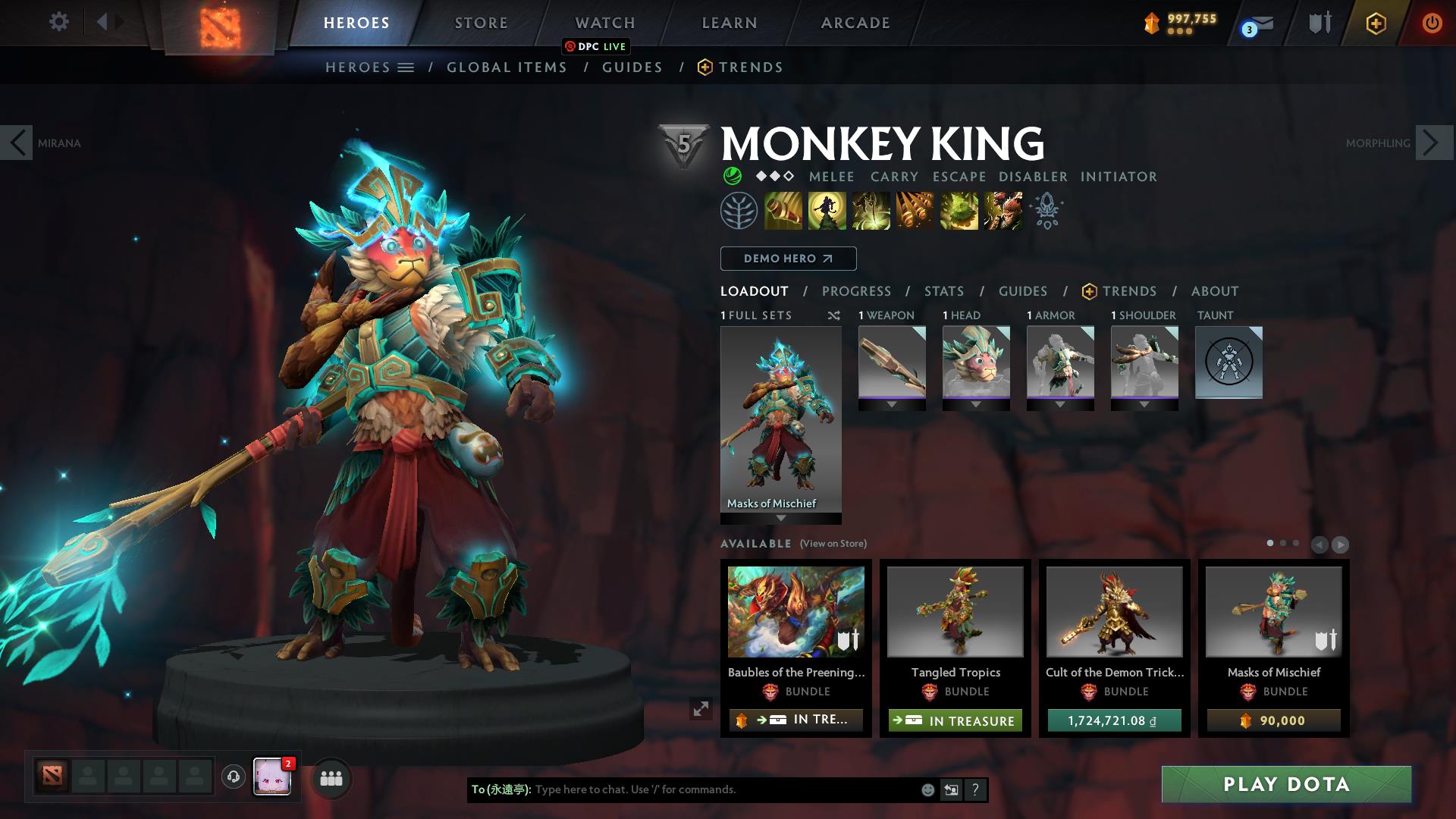1456x819 pixels.
Task: Open the GLOBAL ITEMS menu item
Action: pos(507,67)
